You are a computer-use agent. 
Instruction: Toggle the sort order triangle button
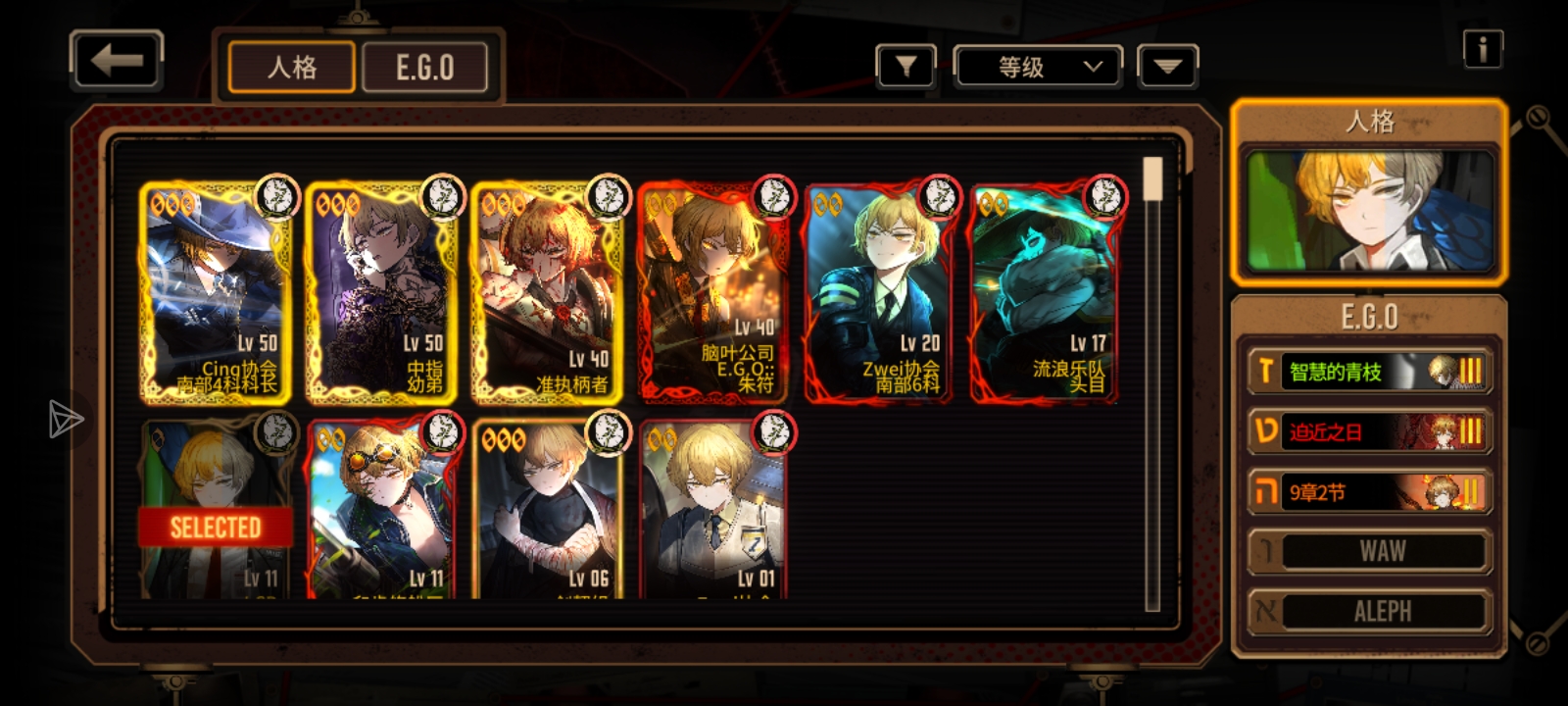pos(1167,67)
